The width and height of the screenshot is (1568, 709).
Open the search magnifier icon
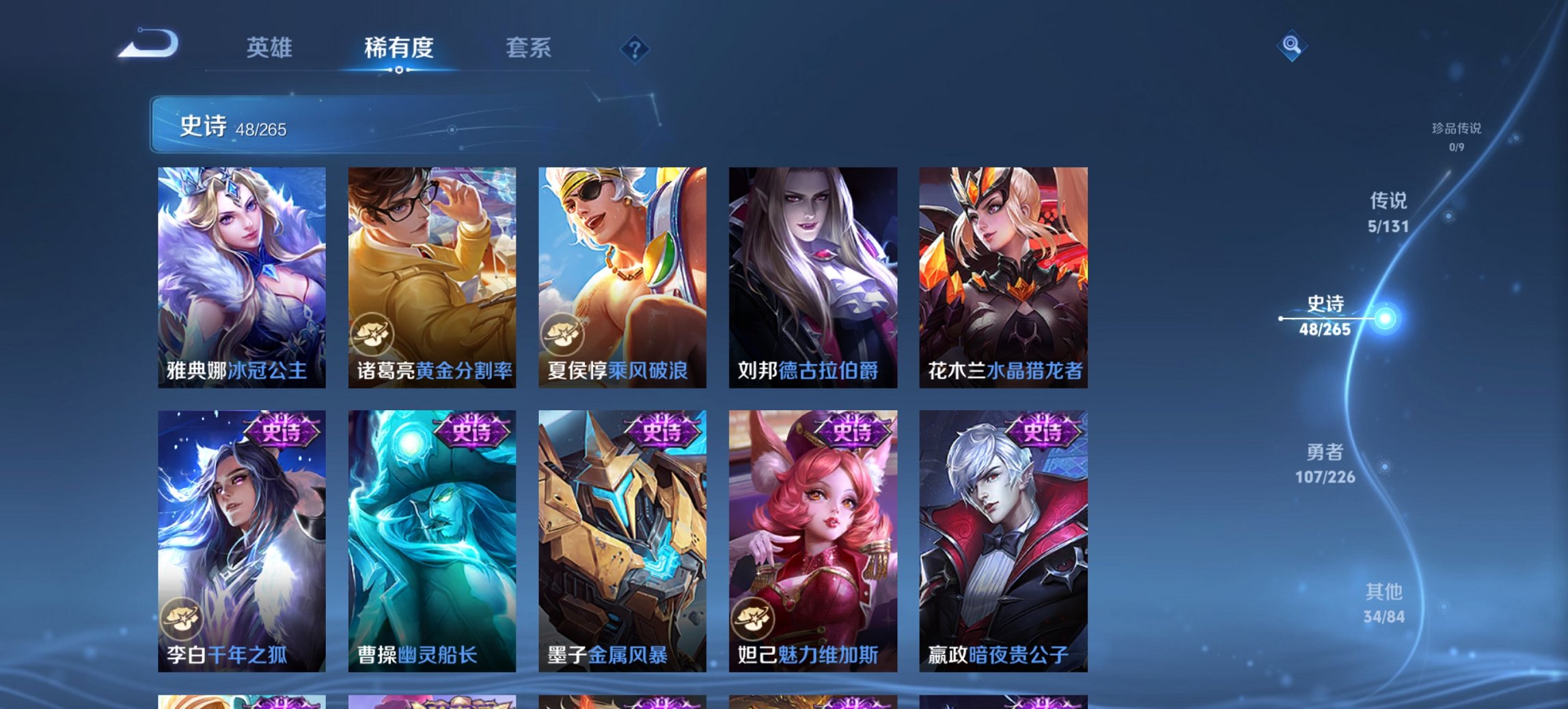point(1293,46)
